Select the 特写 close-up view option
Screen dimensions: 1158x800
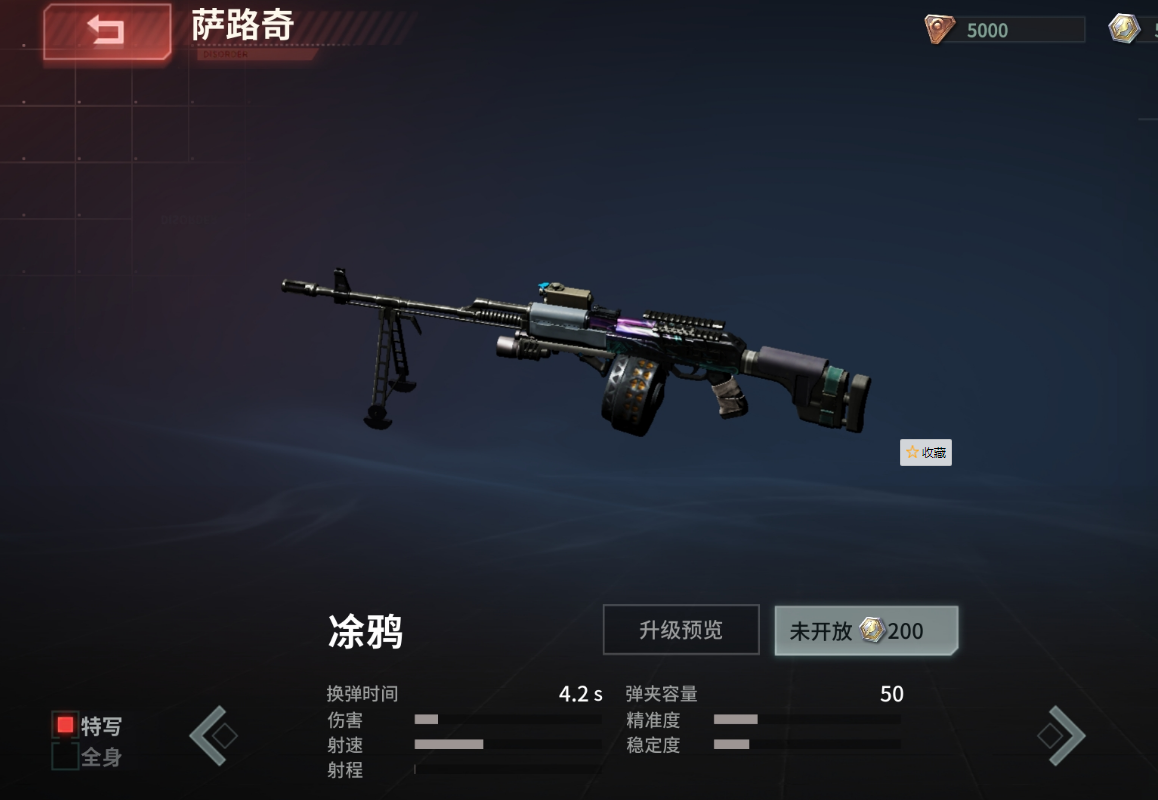click(x=67, y=725)
